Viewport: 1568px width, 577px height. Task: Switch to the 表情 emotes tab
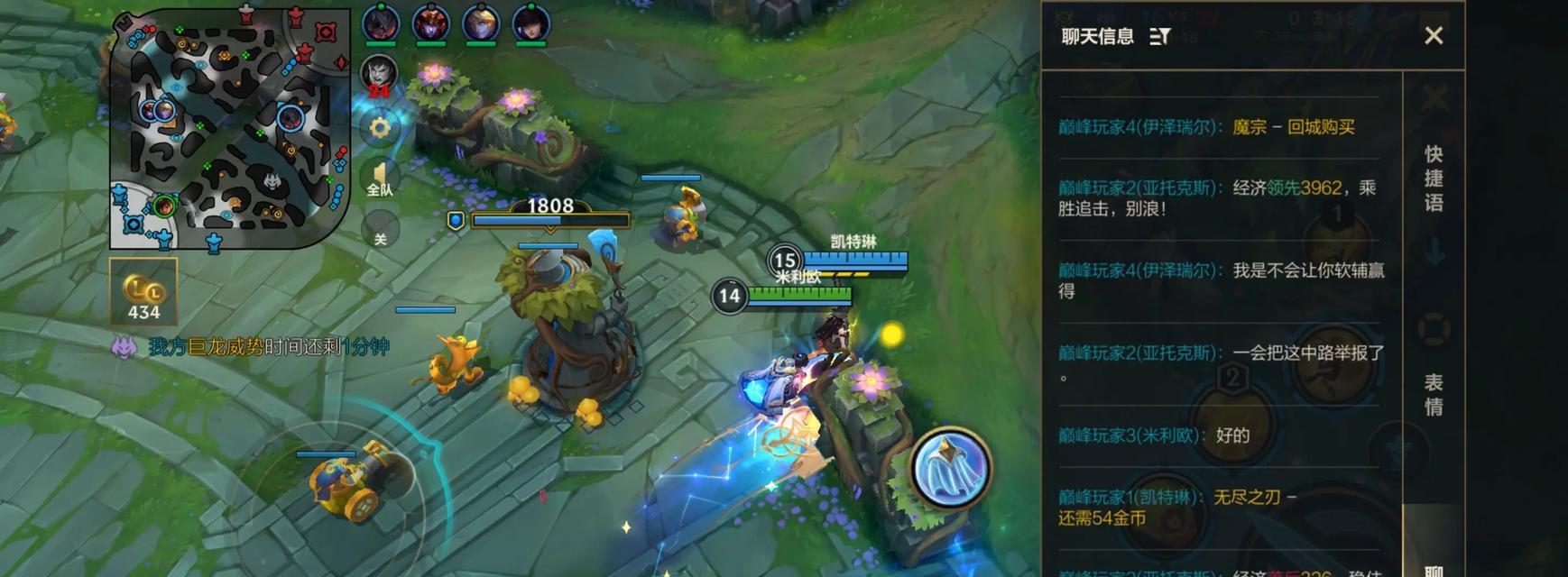point(1433,395)
